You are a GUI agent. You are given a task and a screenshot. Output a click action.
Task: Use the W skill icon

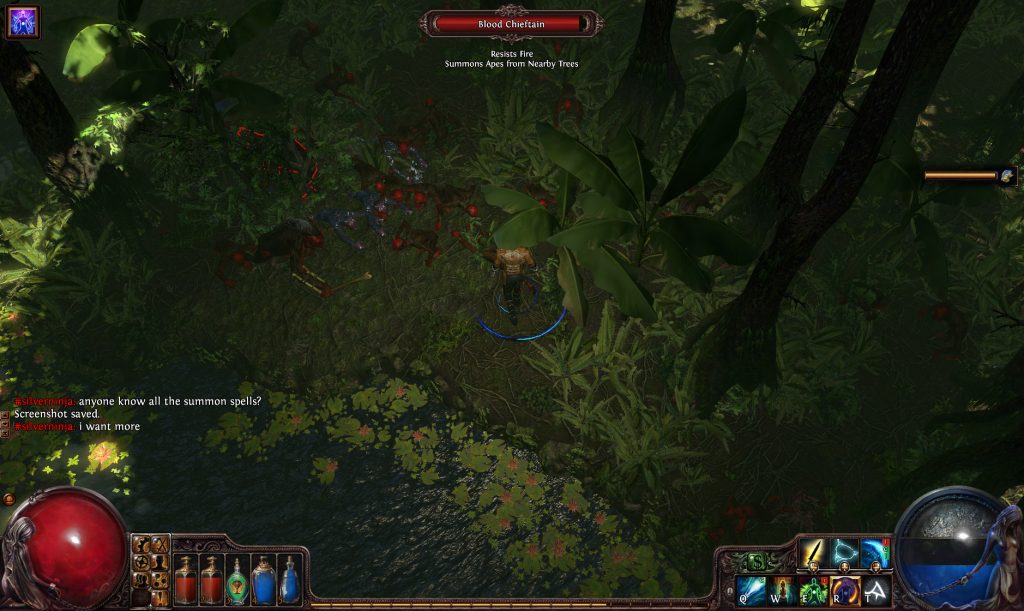click(x=781, y=591)
